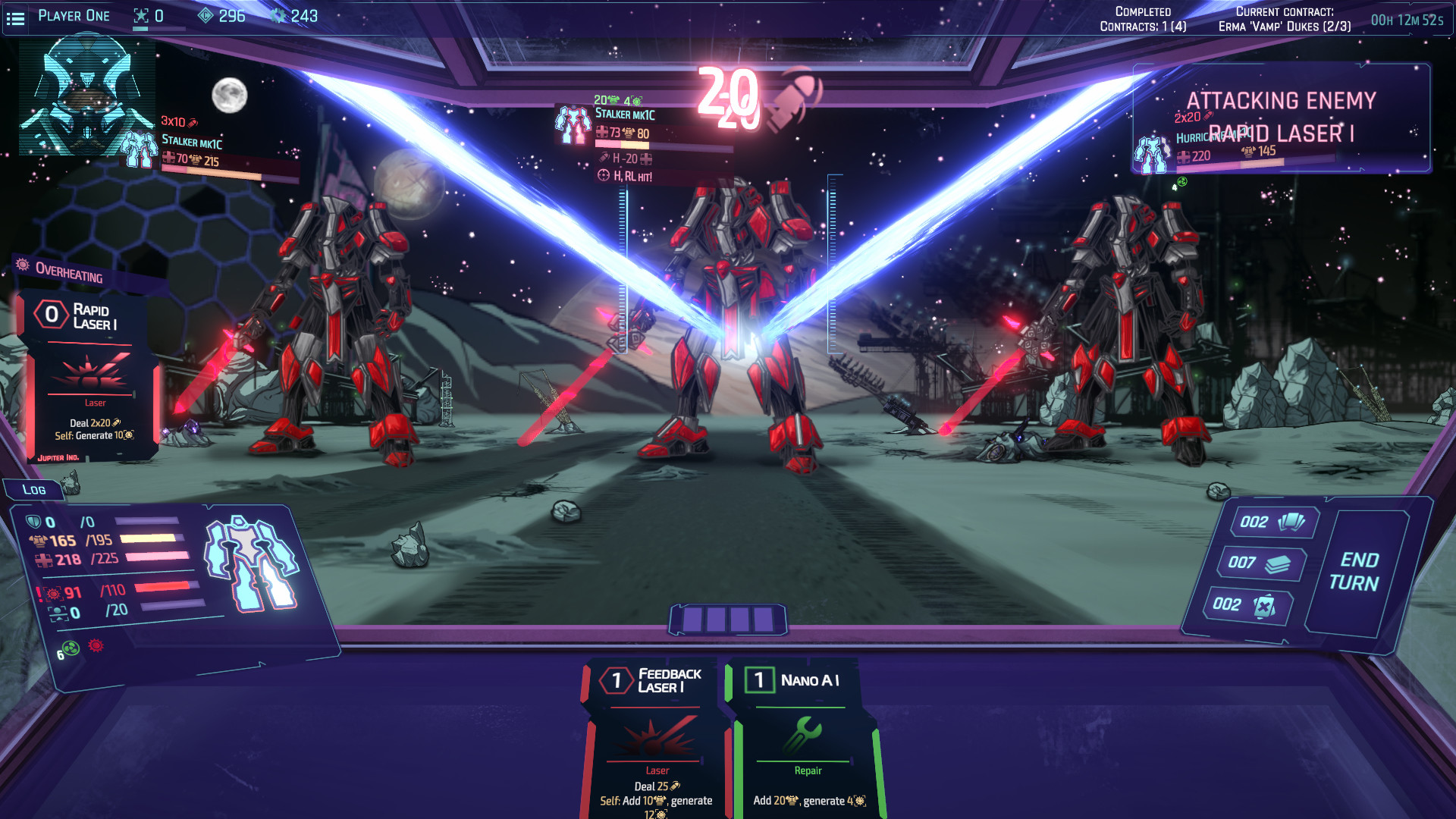Click the gears currency icon showing 243
Viewport: 1456px width, 819px height.
(278, 16)
